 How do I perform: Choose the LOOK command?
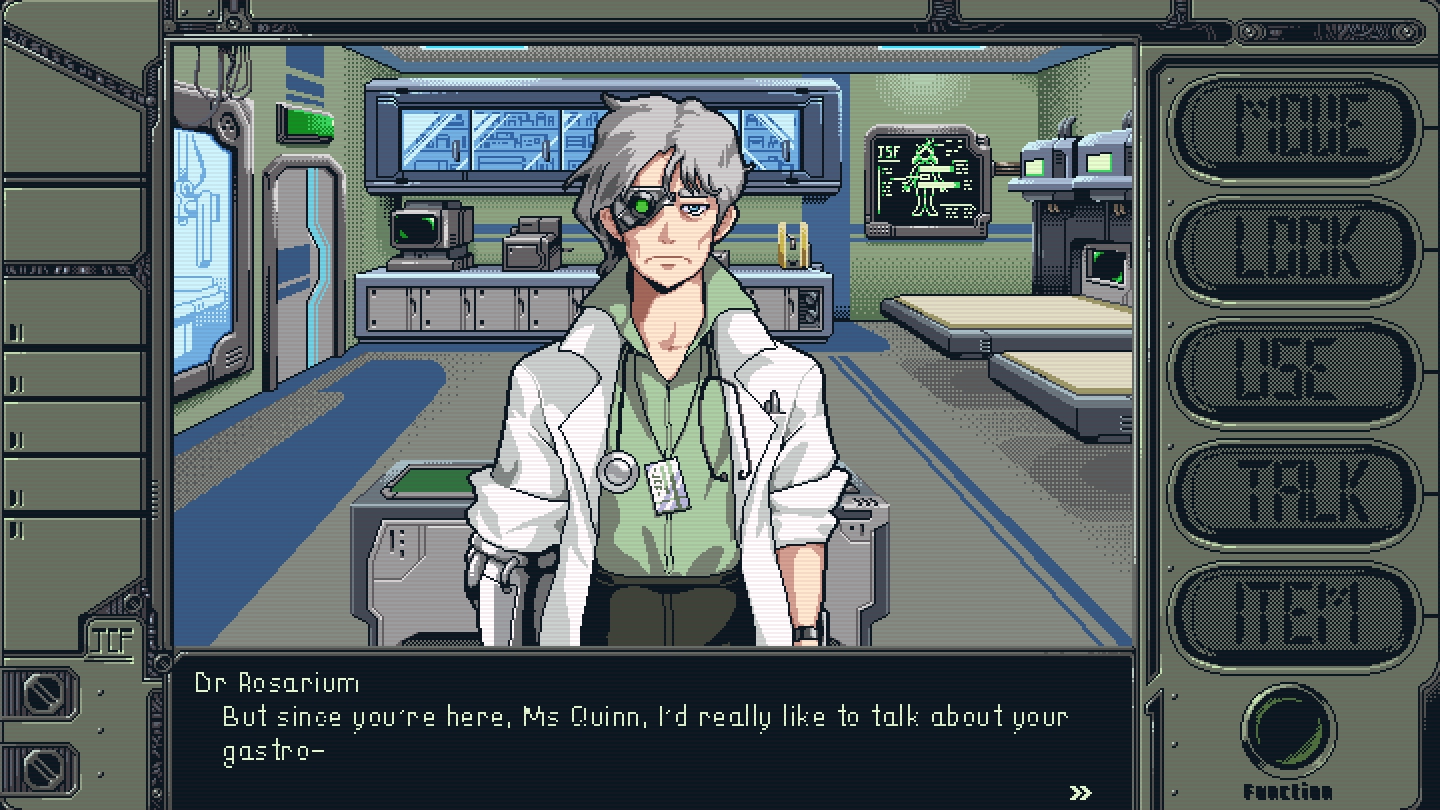1295,250
